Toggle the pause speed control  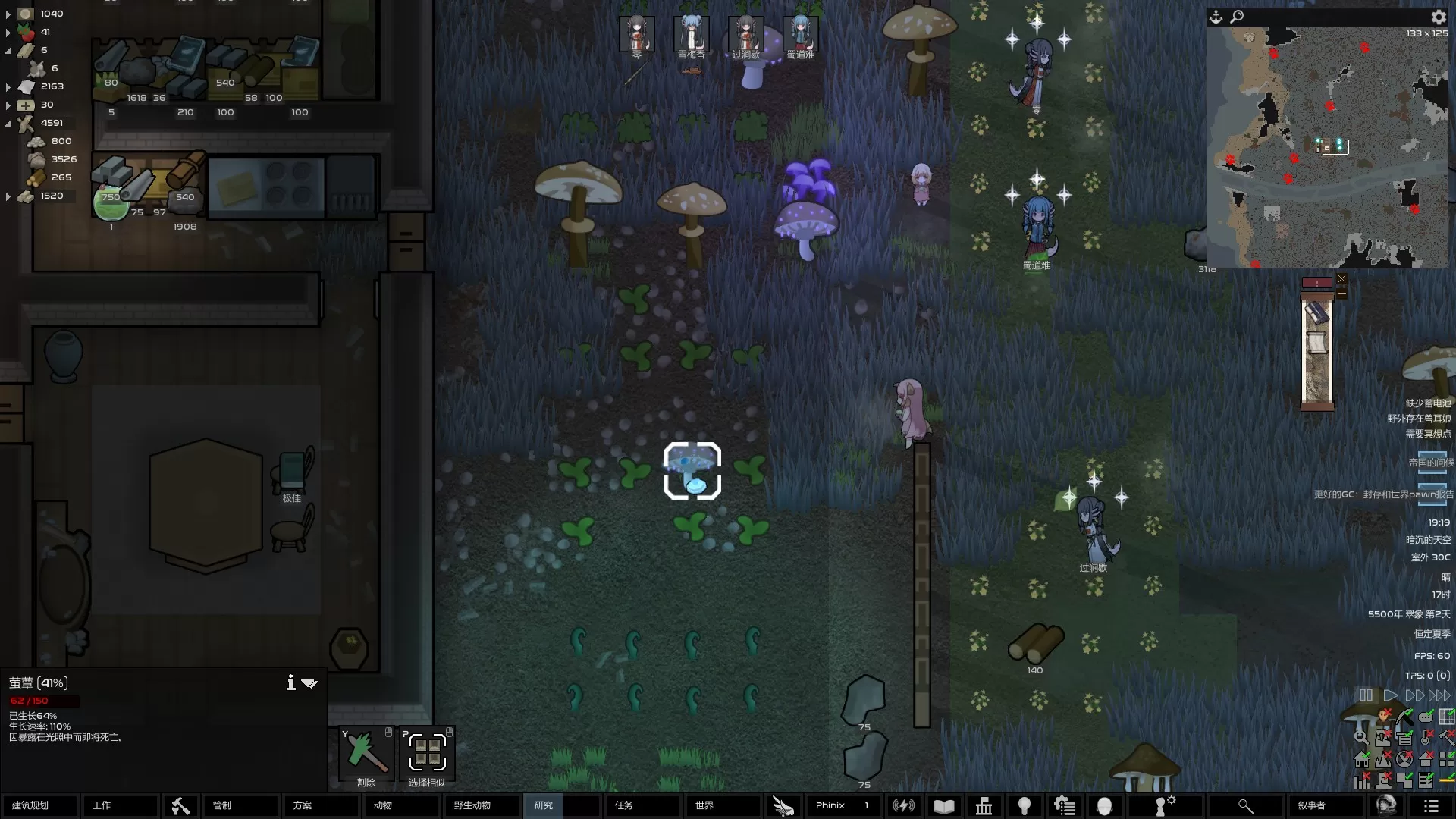coord(1366,695)
